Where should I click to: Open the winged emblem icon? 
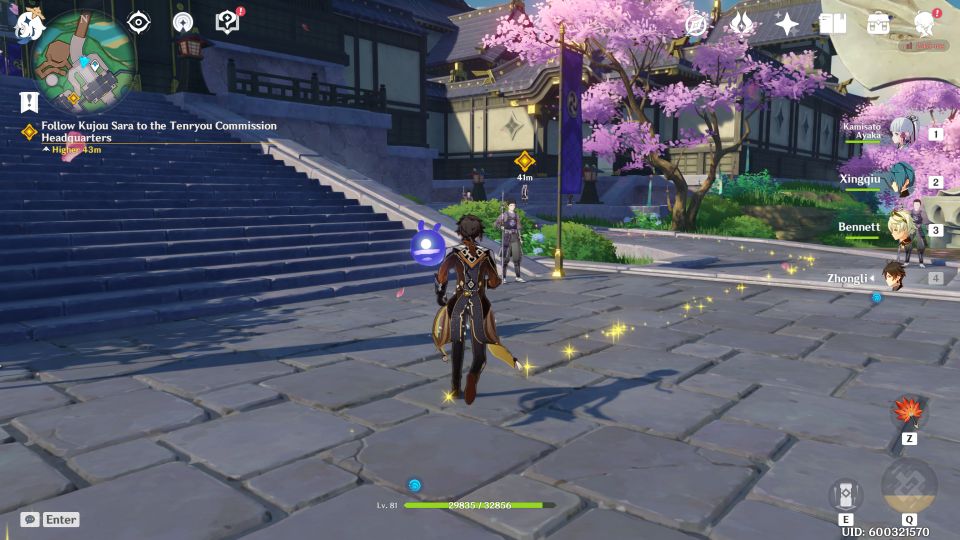(741, 24)
